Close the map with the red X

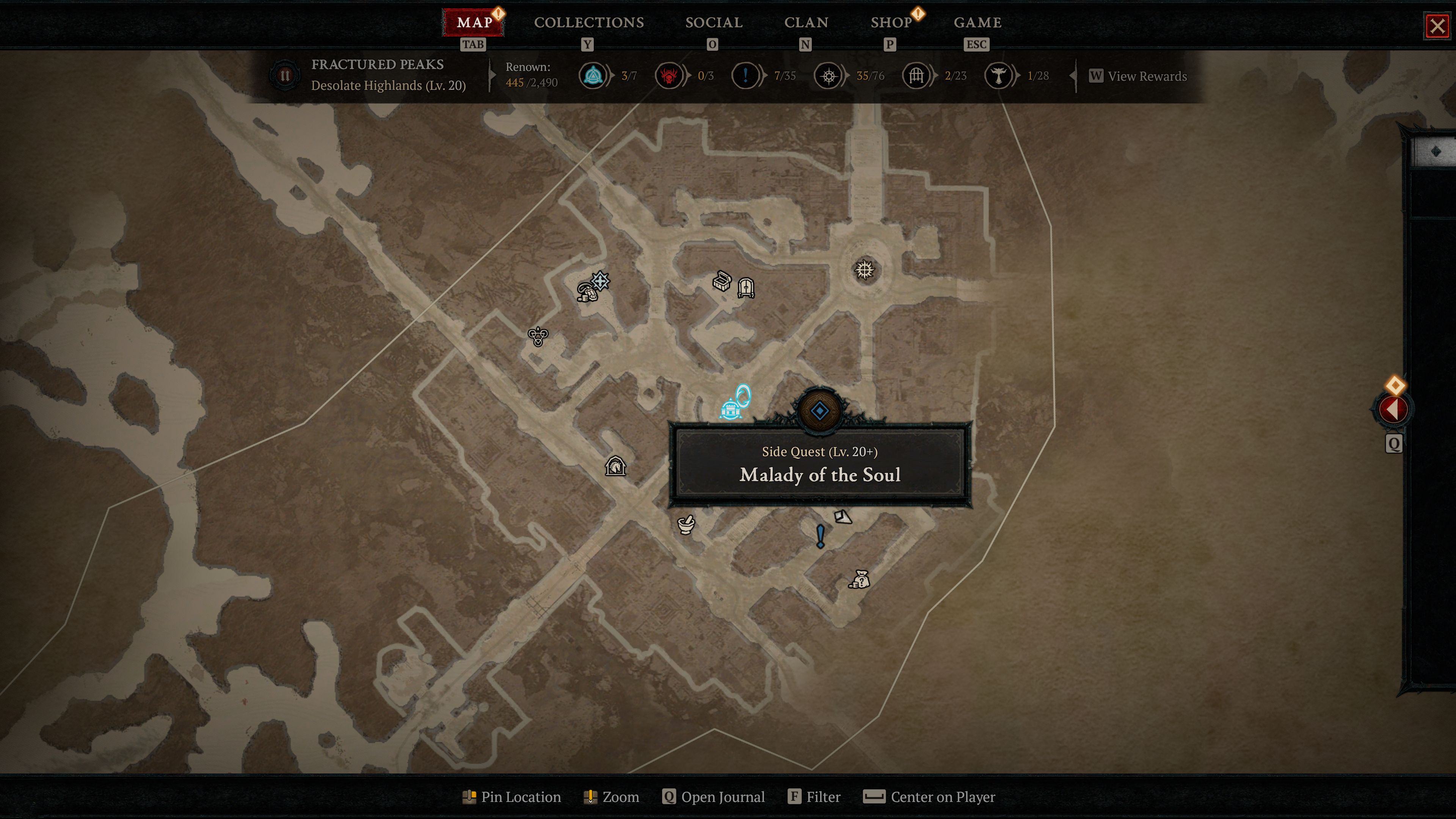coord(1437,27)
